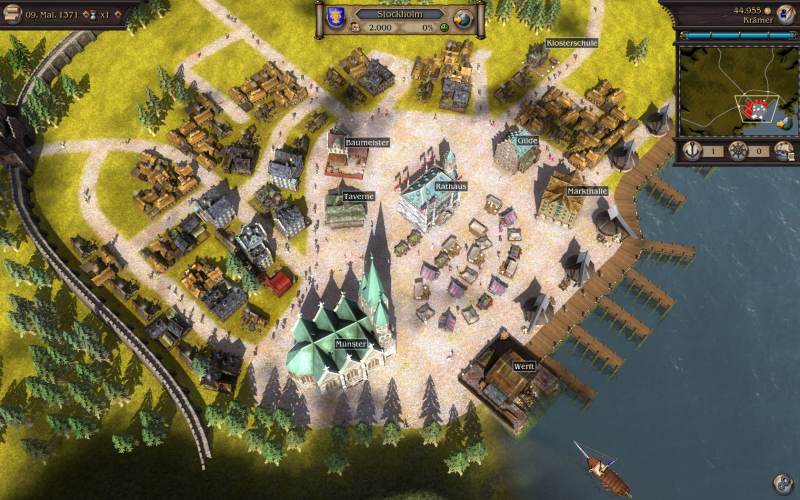Image resolution: width=800 pixels, height=500 pixels.
Task: Switch to the sea map globe icon
Action: pos(463,20)
